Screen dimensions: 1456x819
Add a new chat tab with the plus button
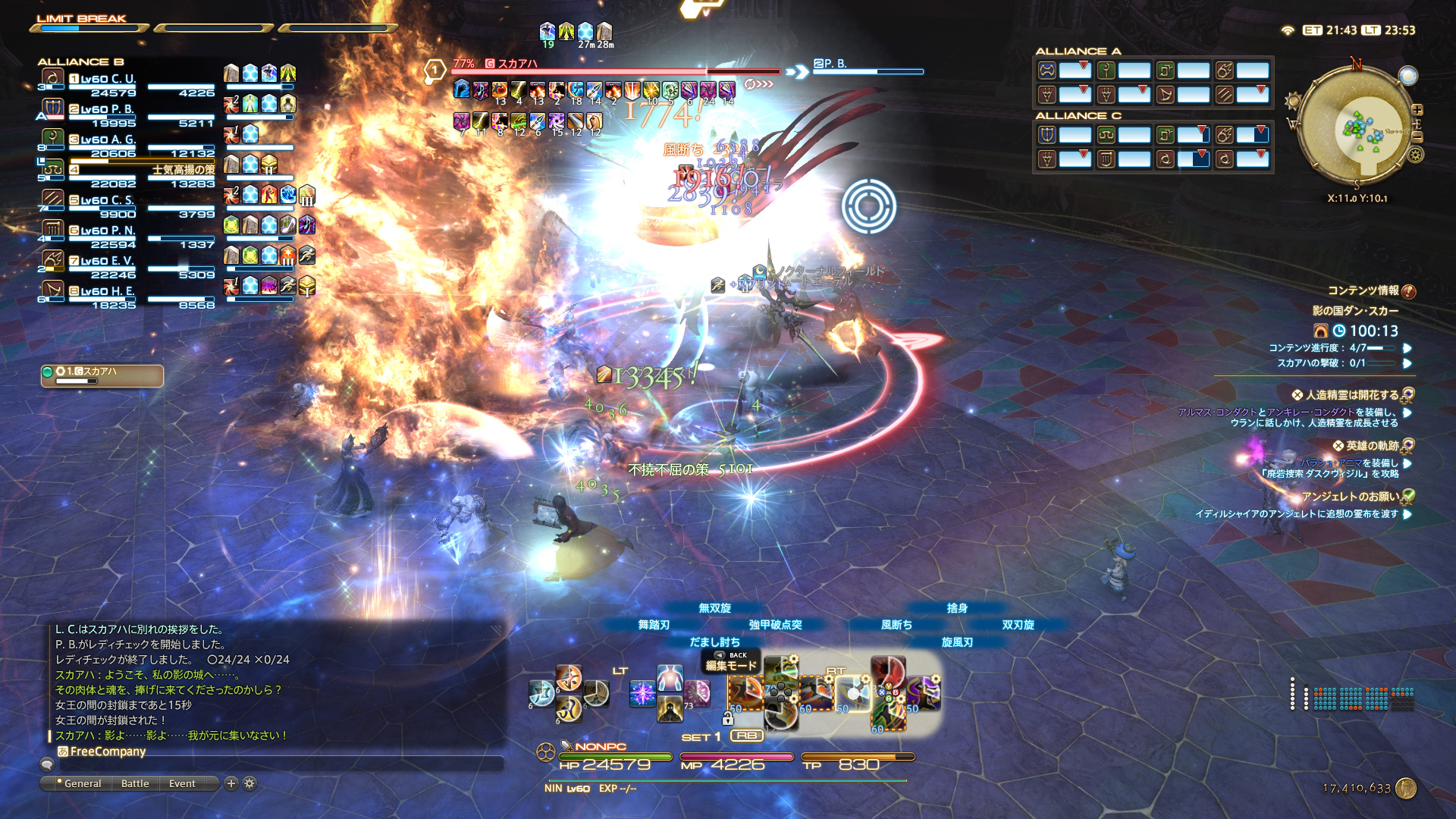click(x=231, y=783)
